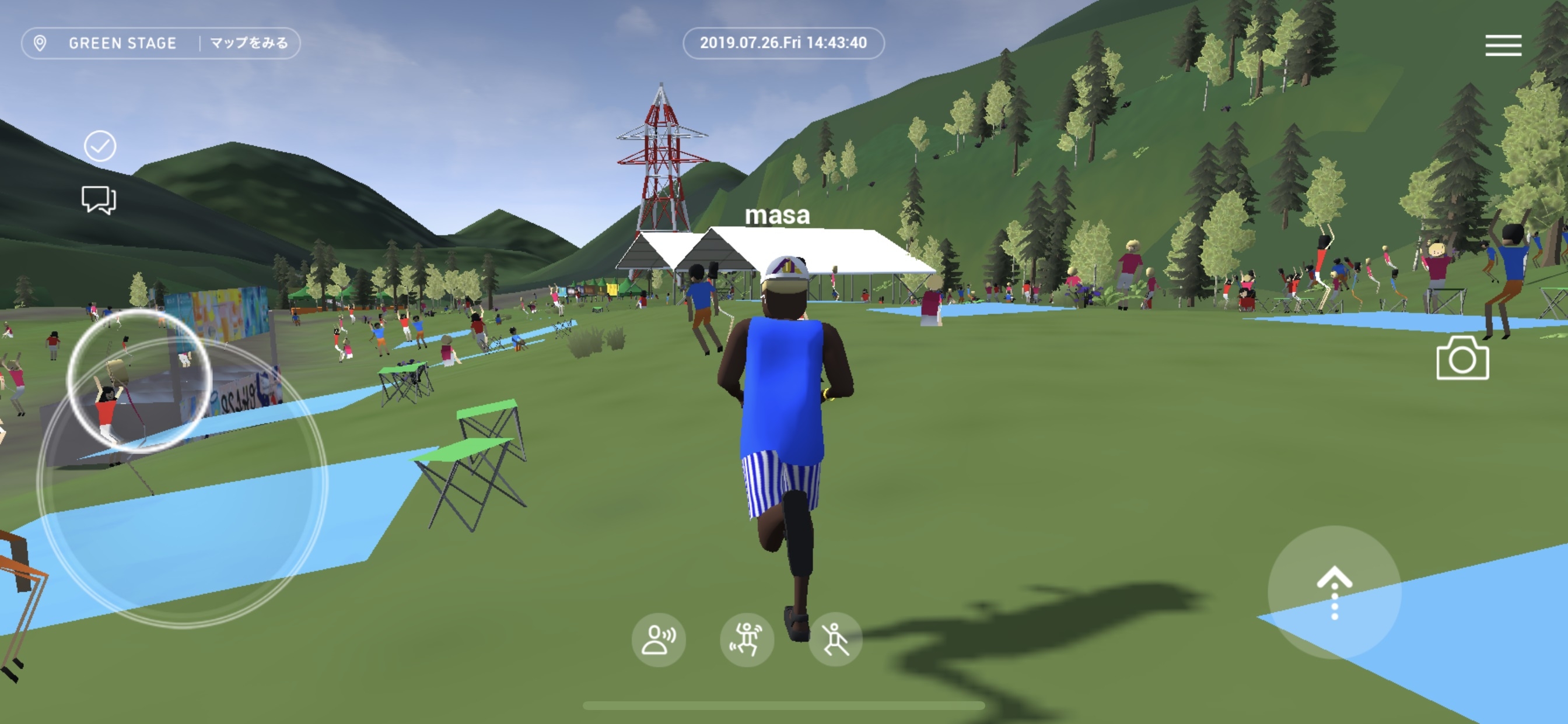The height and width of the screenshot is (724, 1568).
Task: Tap the jump up-arrow button
Action: pos(1334,592)
